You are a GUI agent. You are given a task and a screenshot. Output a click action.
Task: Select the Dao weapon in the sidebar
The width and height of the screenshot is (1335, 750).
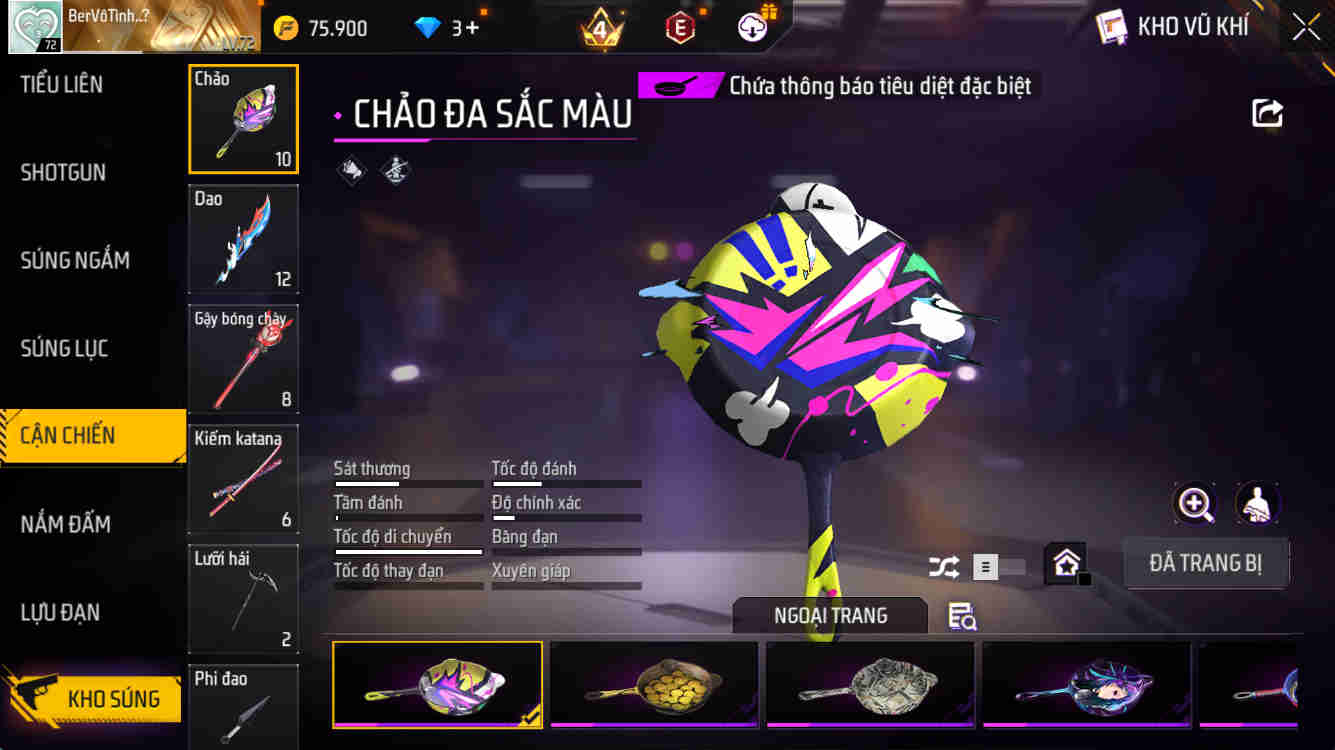(243, 238)
